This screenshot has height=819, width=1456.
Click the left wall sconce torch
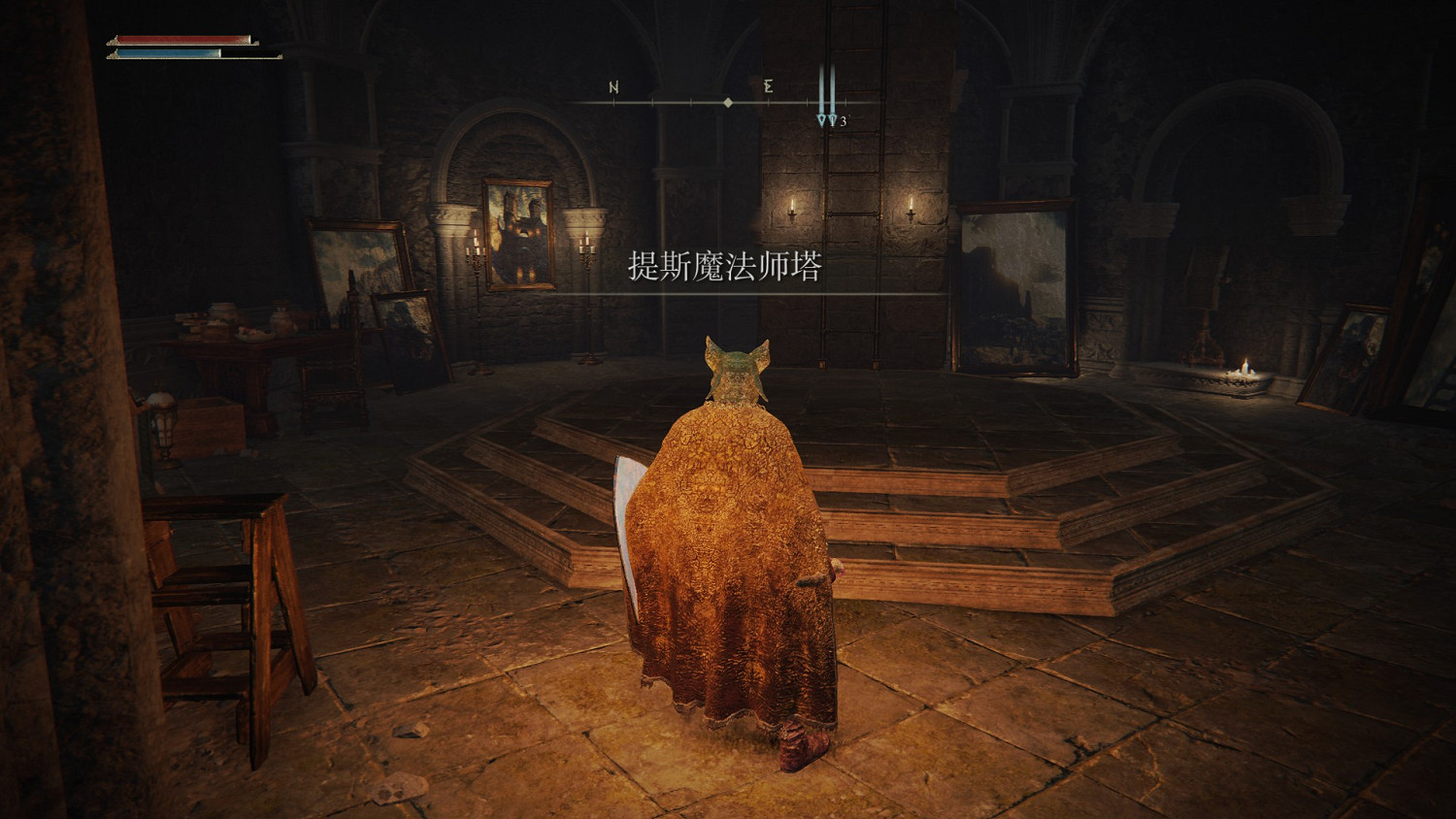(x=790, y=209)
